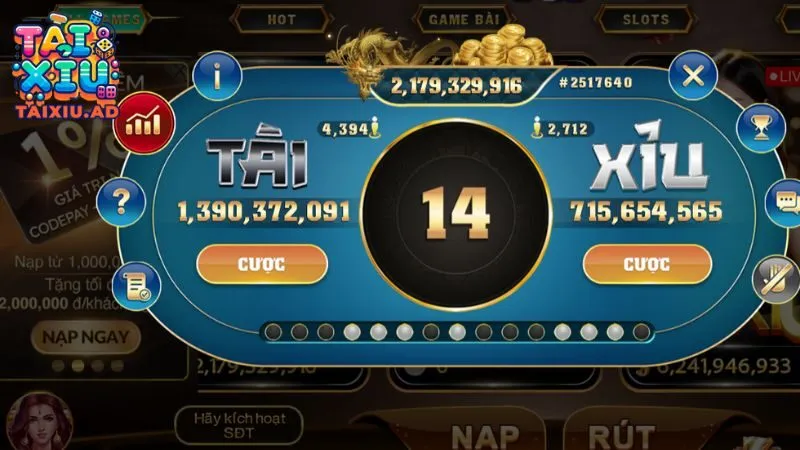Screen dimensions: 800x450
Task: Switch to the SLOTS tab
Action: 646,19
